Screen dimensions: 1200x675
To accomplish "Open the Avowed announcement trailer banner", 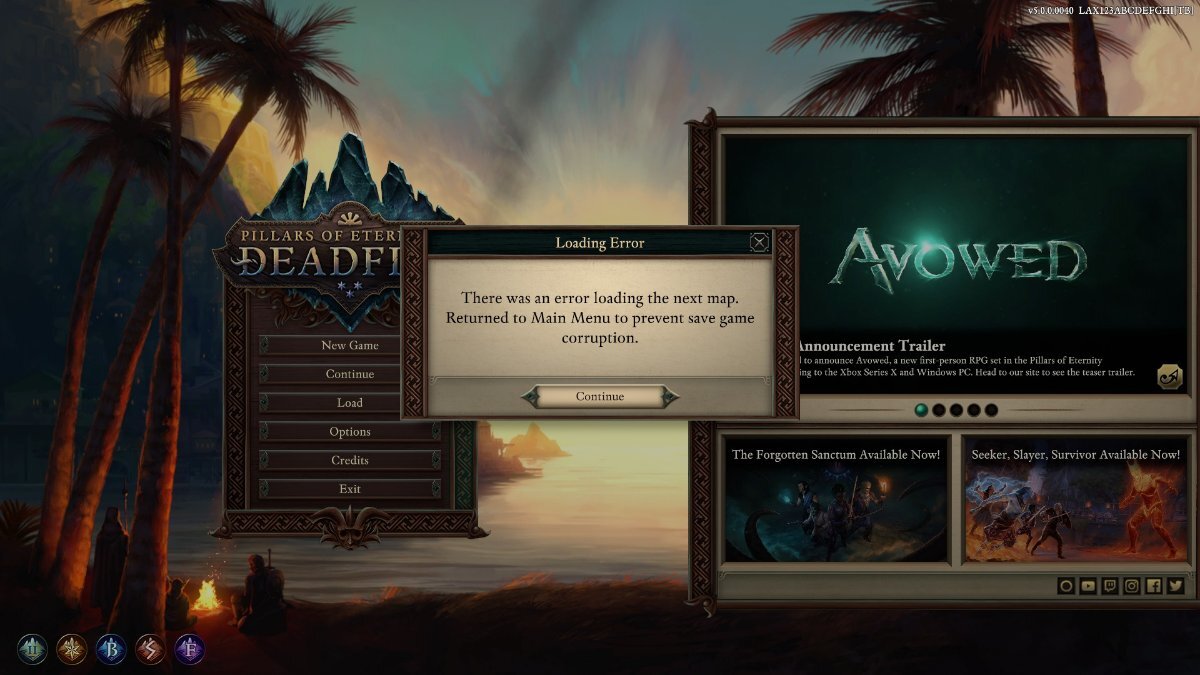I will (955, 260).
